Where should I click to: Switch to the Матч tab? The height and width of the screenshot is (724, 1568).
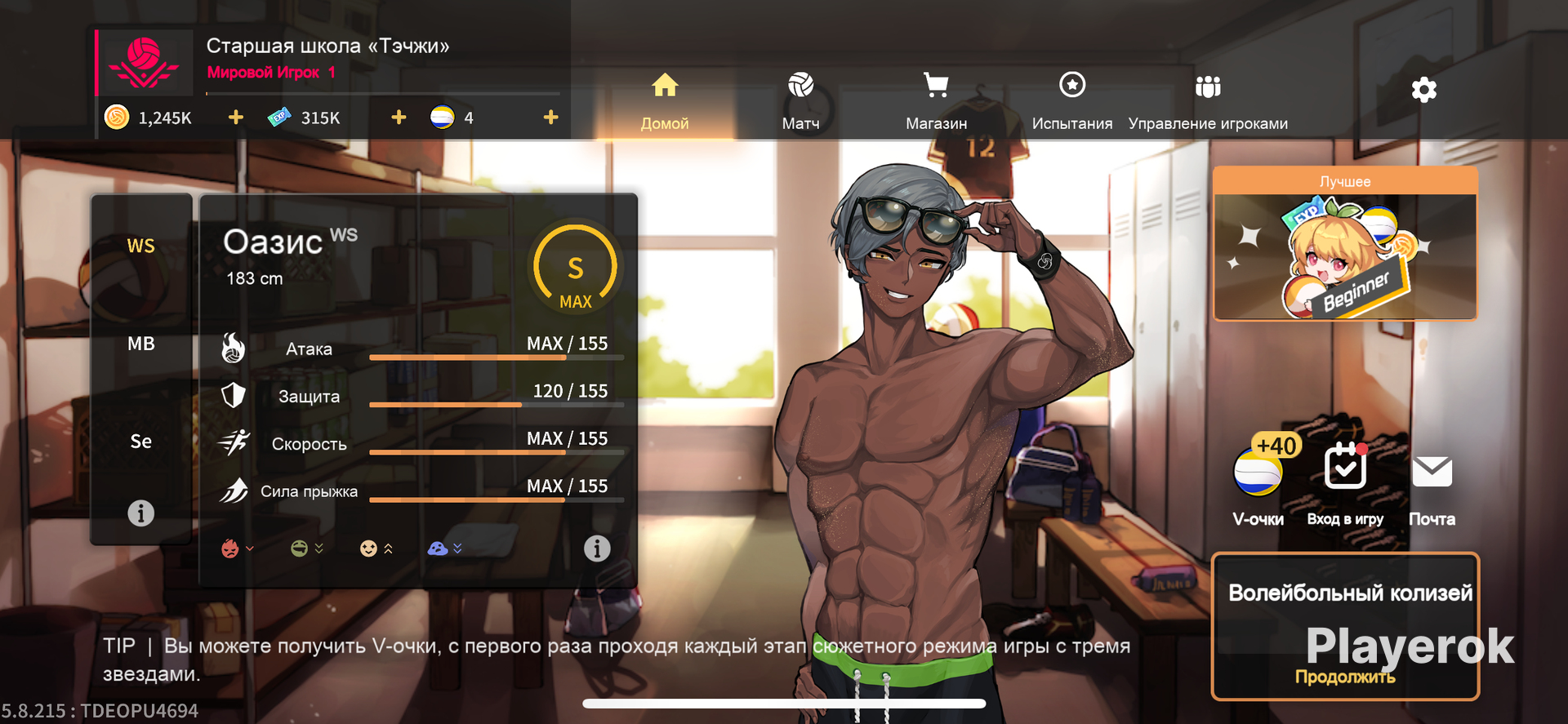(800, 101)
